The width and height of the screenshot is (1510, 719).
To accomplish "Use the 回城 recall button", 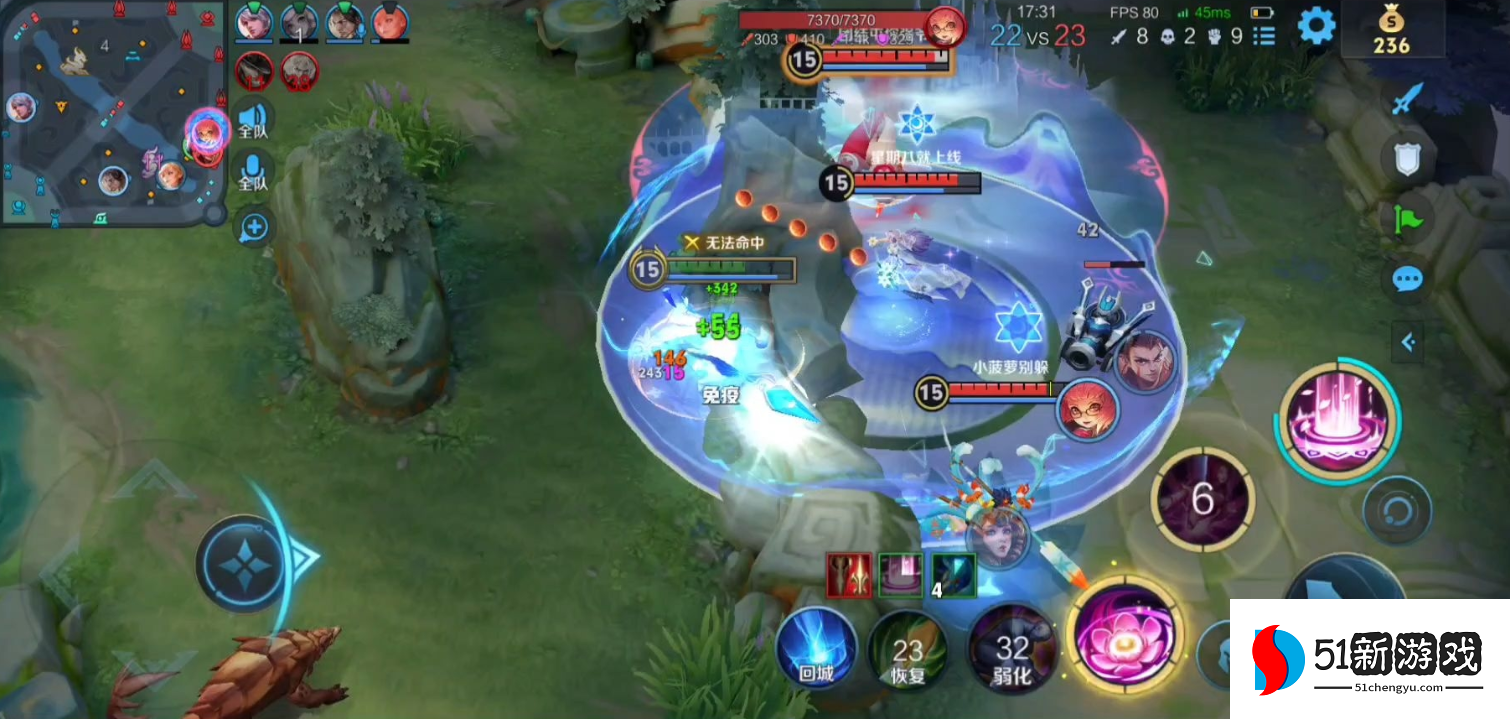I will click(816, 649).
